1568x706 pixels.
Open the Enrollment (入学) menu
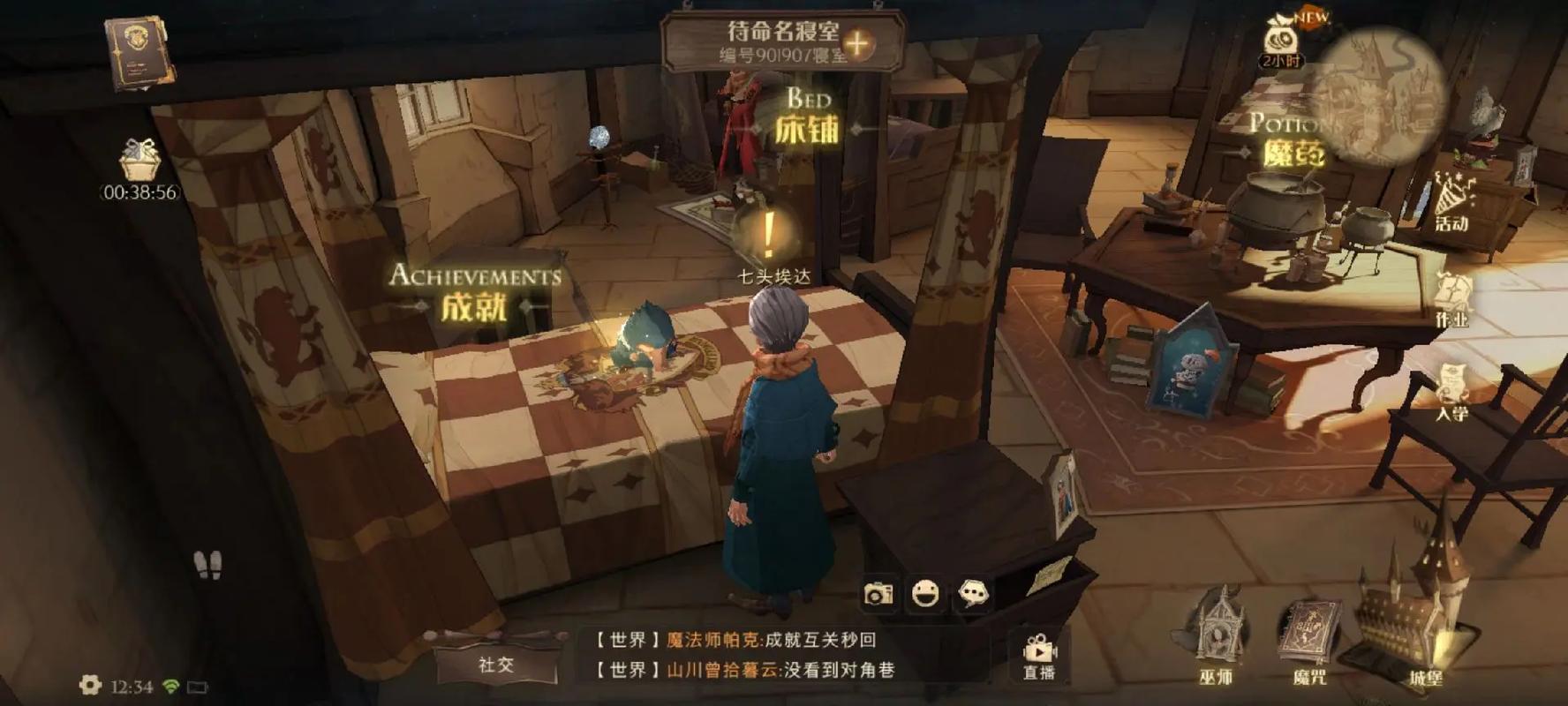1451,393
